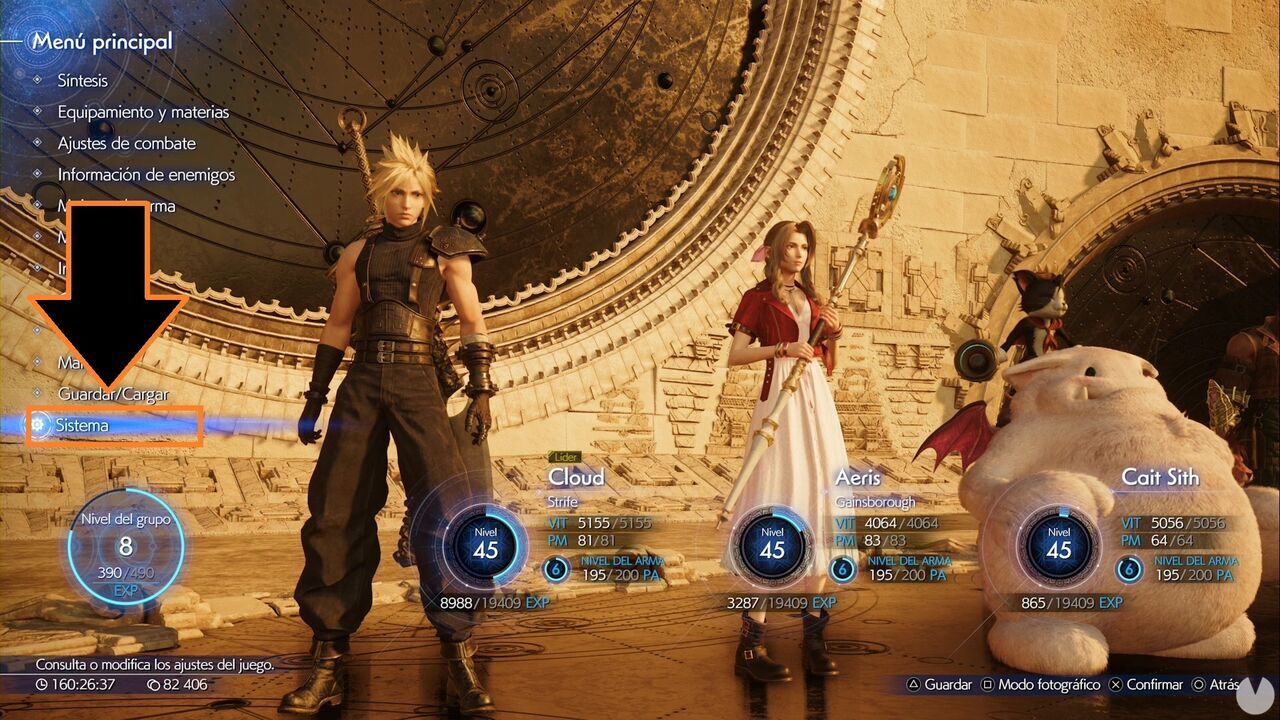Collapse the Menú principal header

click(x=100, y=41)
